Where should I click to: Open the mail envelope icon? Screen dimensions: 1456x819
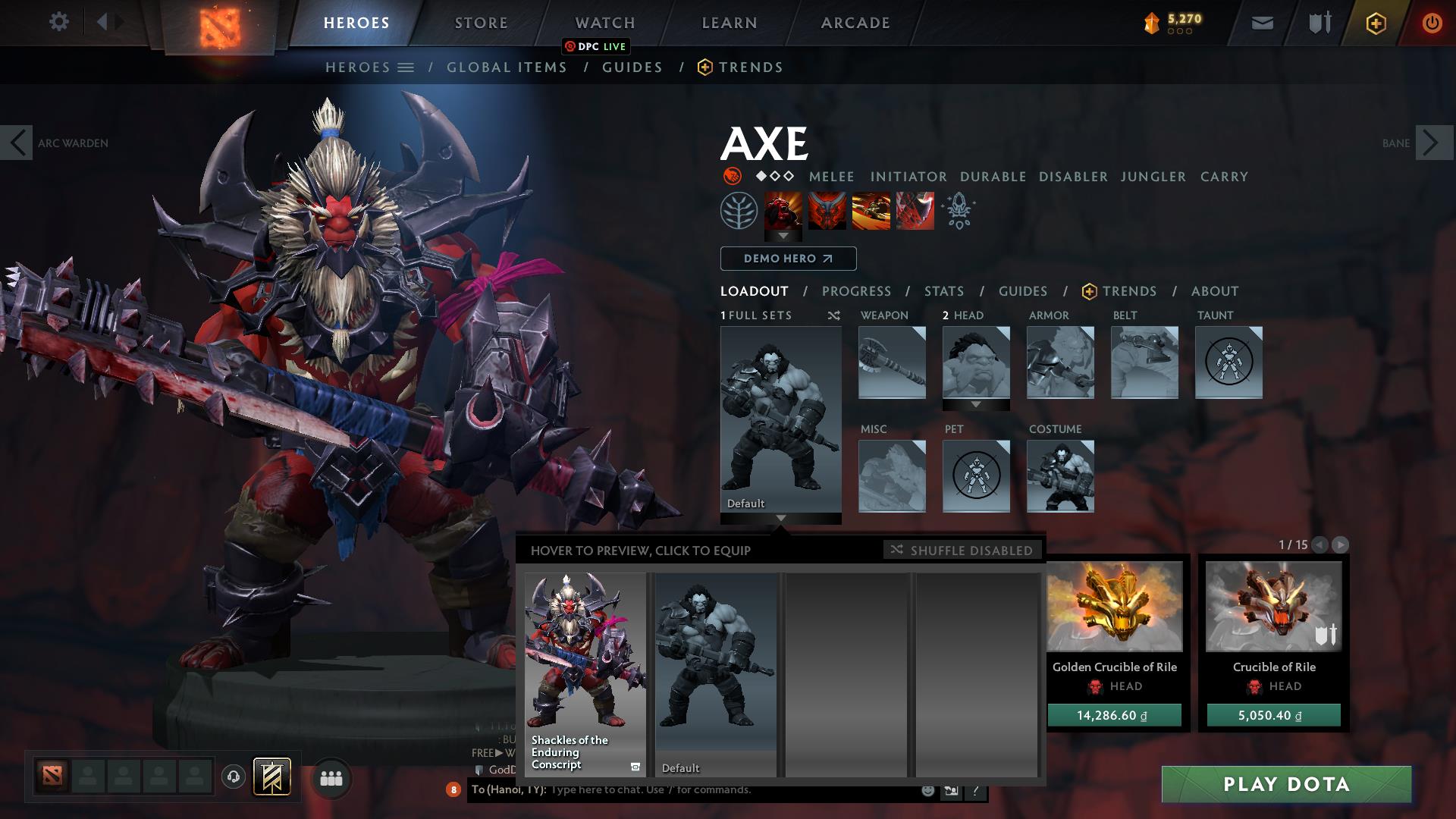1262,22
